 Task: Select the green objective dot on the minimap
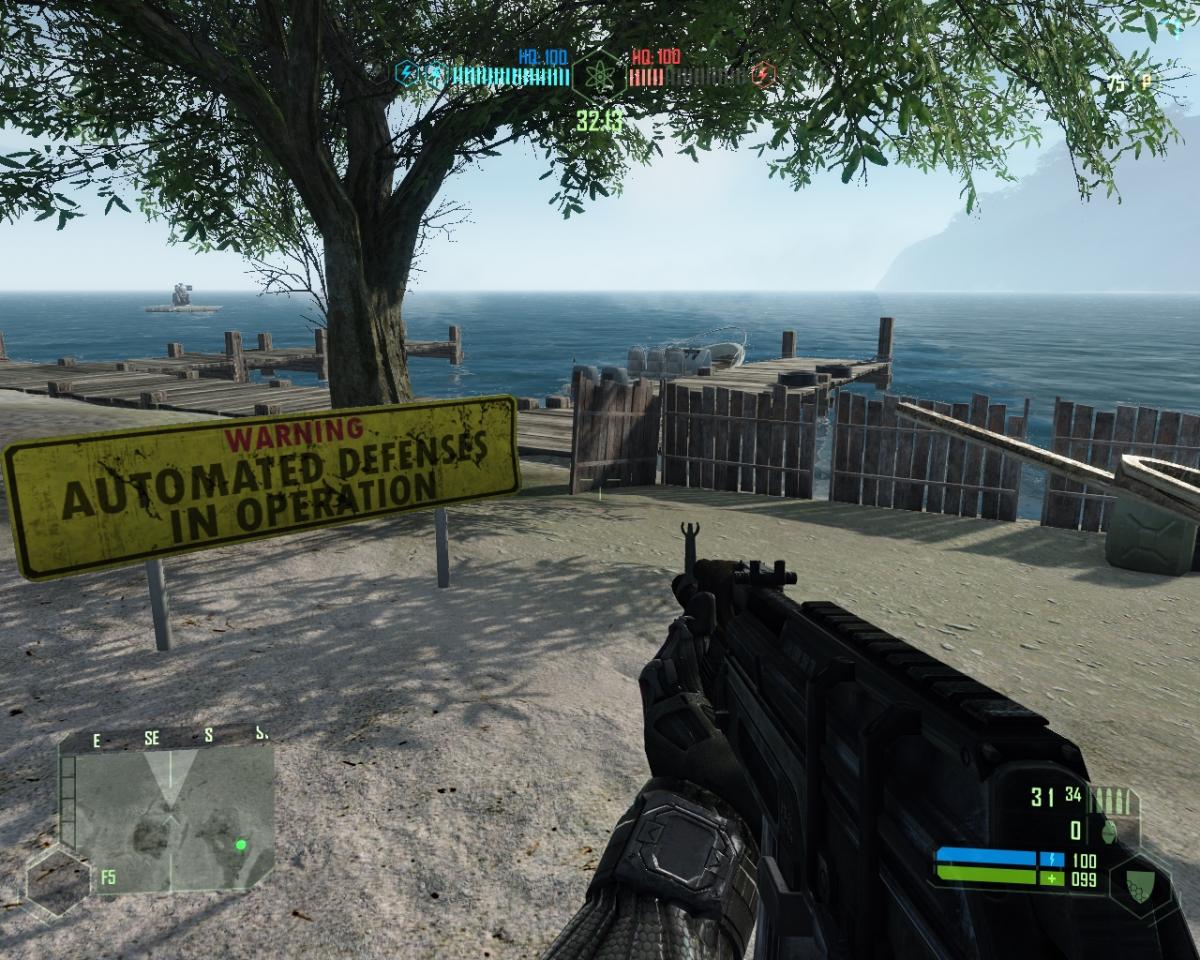[241, 845]
